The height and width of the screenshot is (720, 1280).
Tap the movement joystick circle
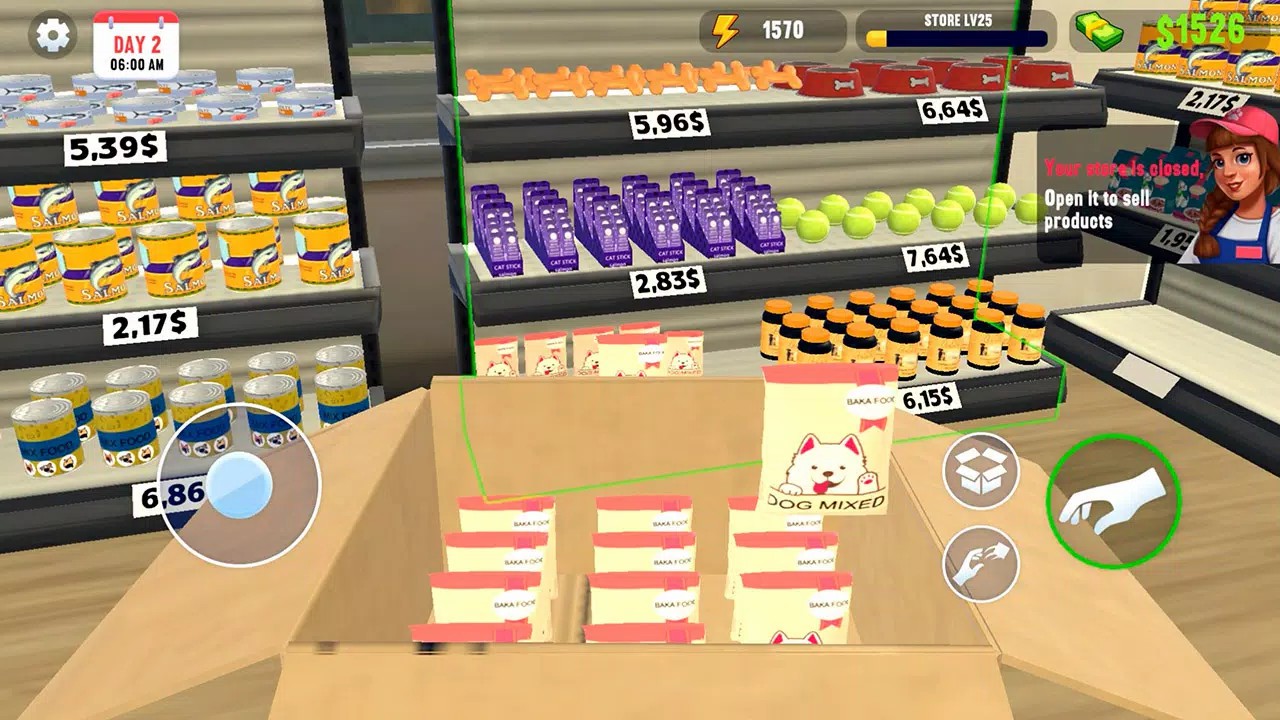coord(237,485)
